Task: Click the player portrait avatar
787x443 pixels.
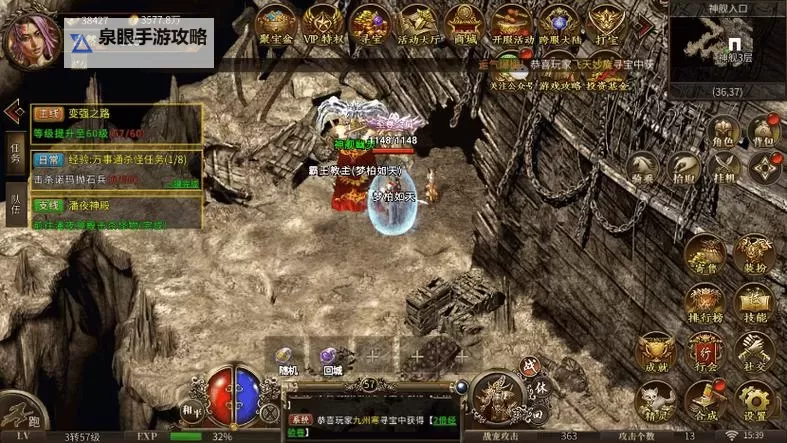Action: 29,38
